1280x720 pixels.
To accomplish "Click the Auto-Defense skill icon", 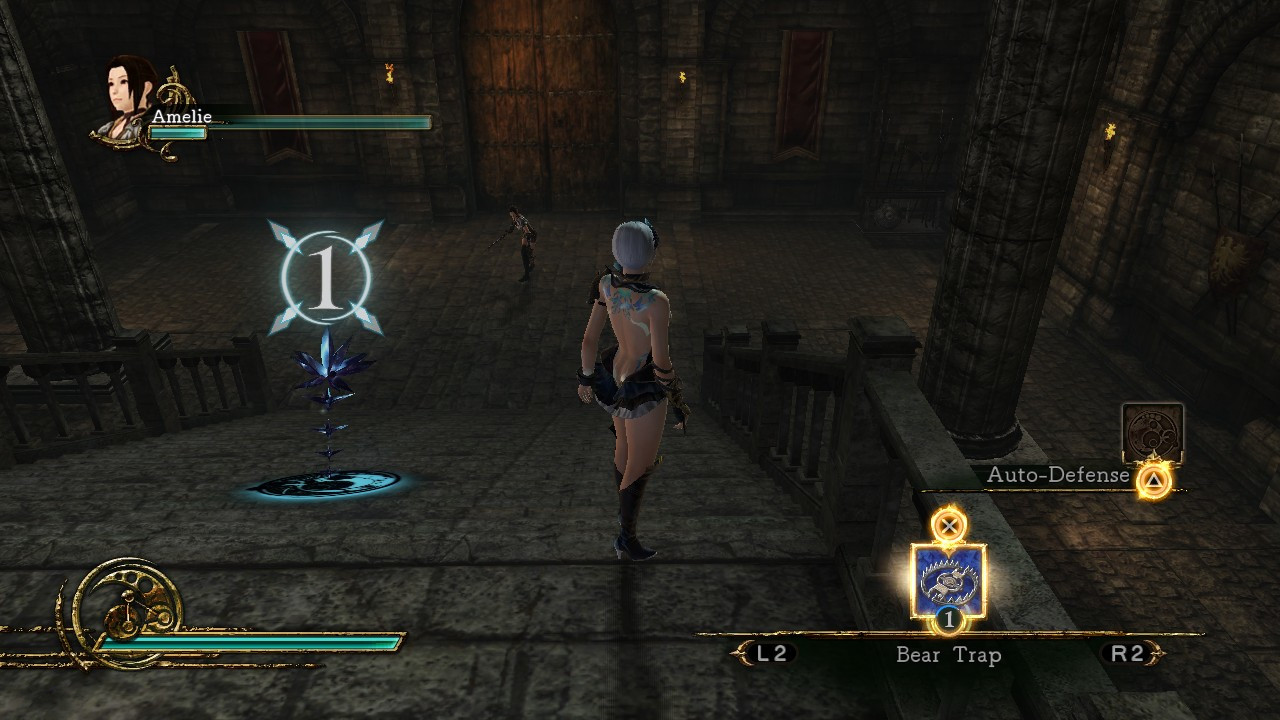I will tap(1152, 432).
